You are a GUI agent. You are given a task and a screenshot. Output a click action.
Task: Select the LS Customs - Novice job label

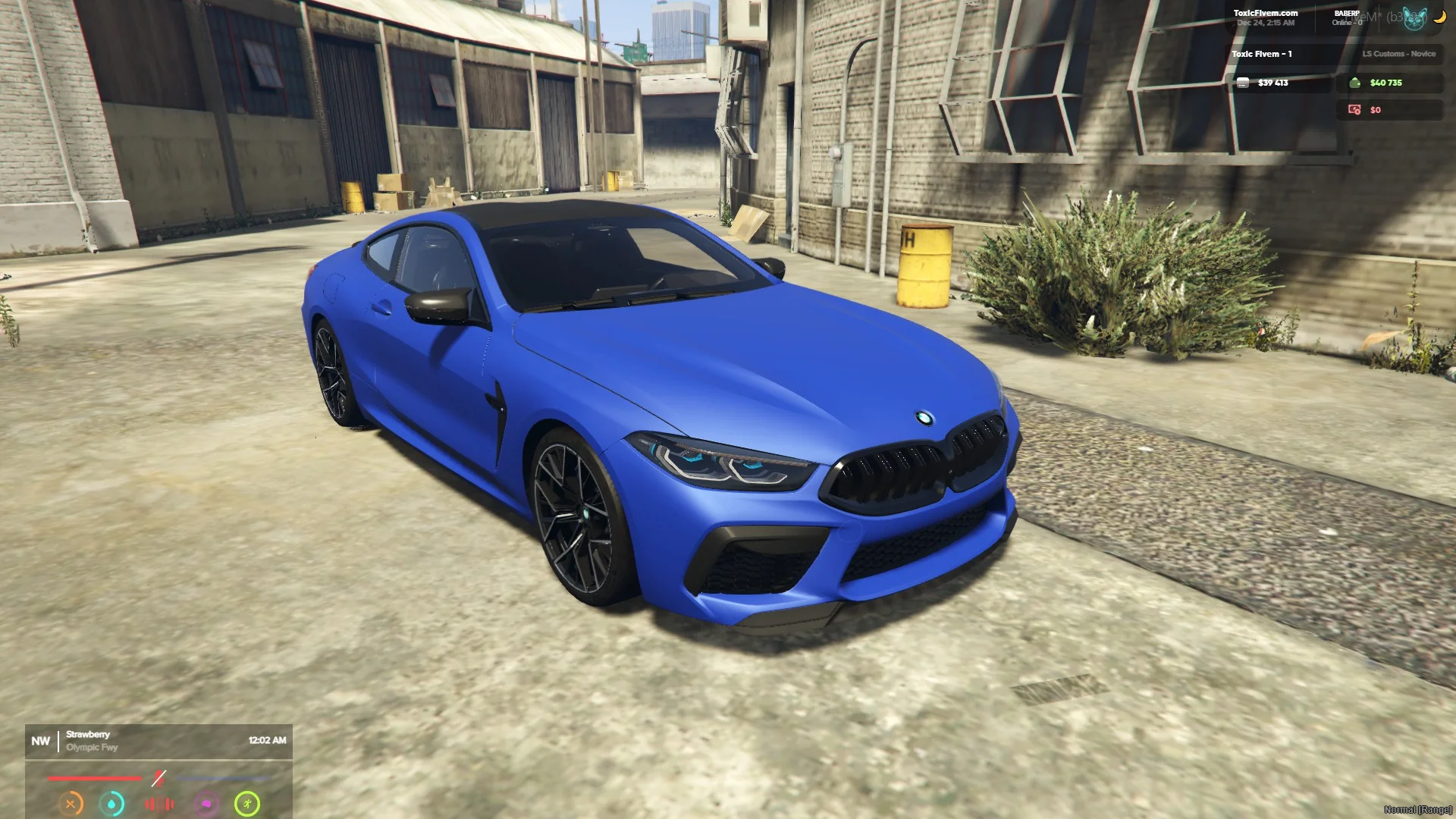pyautogui.click(x=1398, y=54)
